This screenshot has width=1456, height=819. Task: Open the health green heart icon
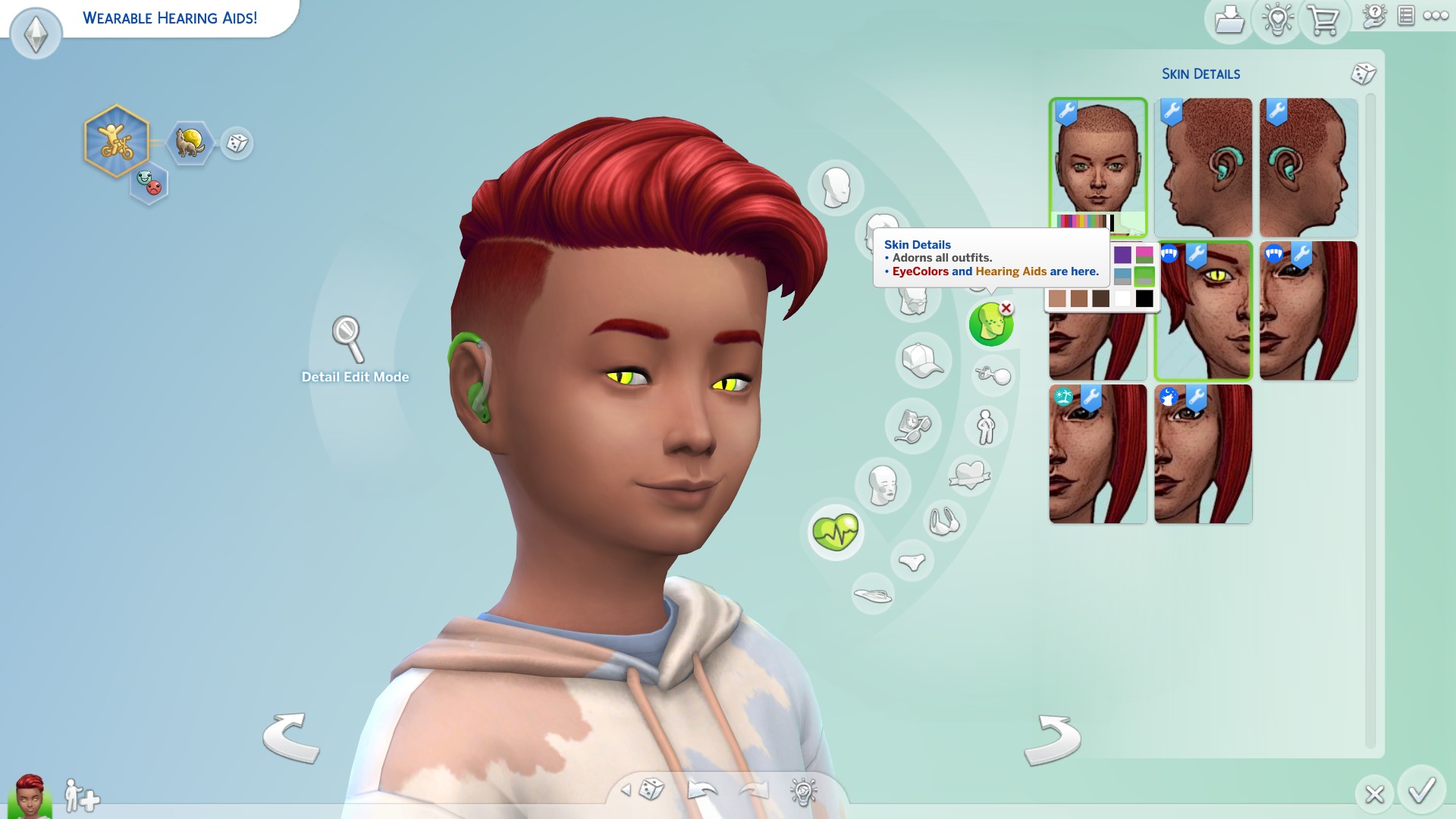[836, 532]
